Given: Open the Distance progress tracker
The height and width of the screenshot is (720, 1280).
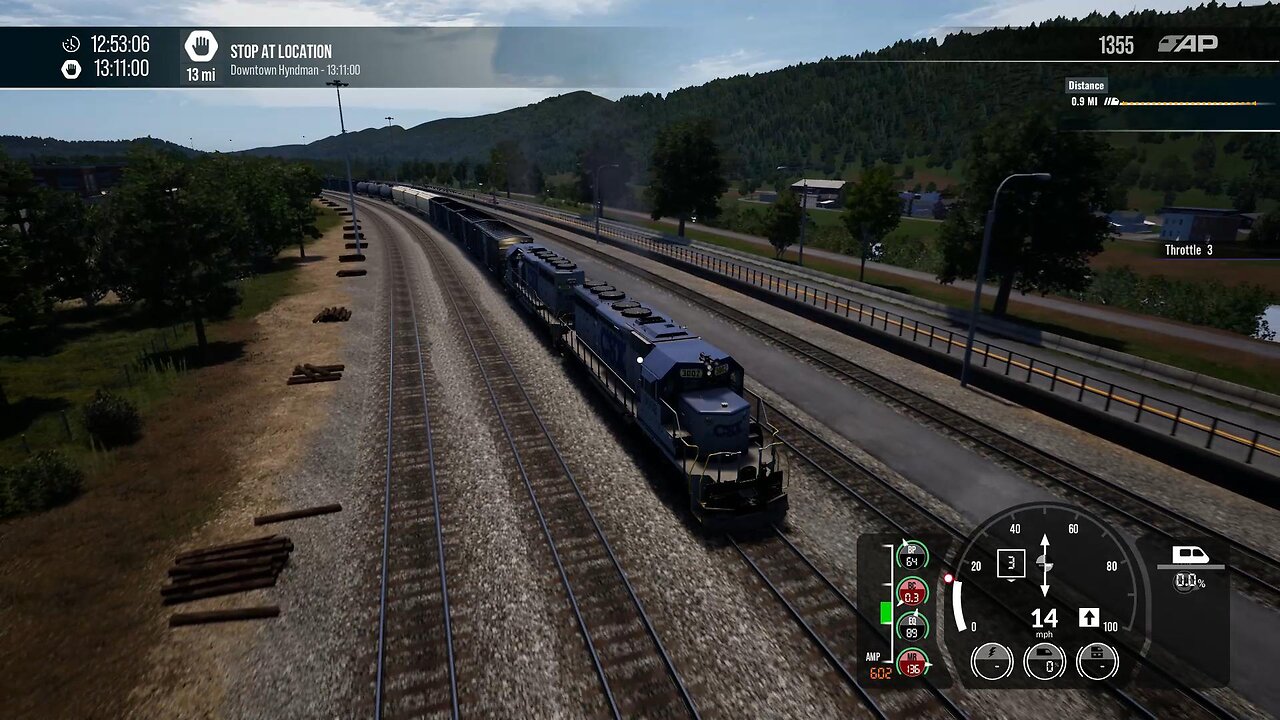Looking at the screenshot, I should click(x=1160, y=95).
